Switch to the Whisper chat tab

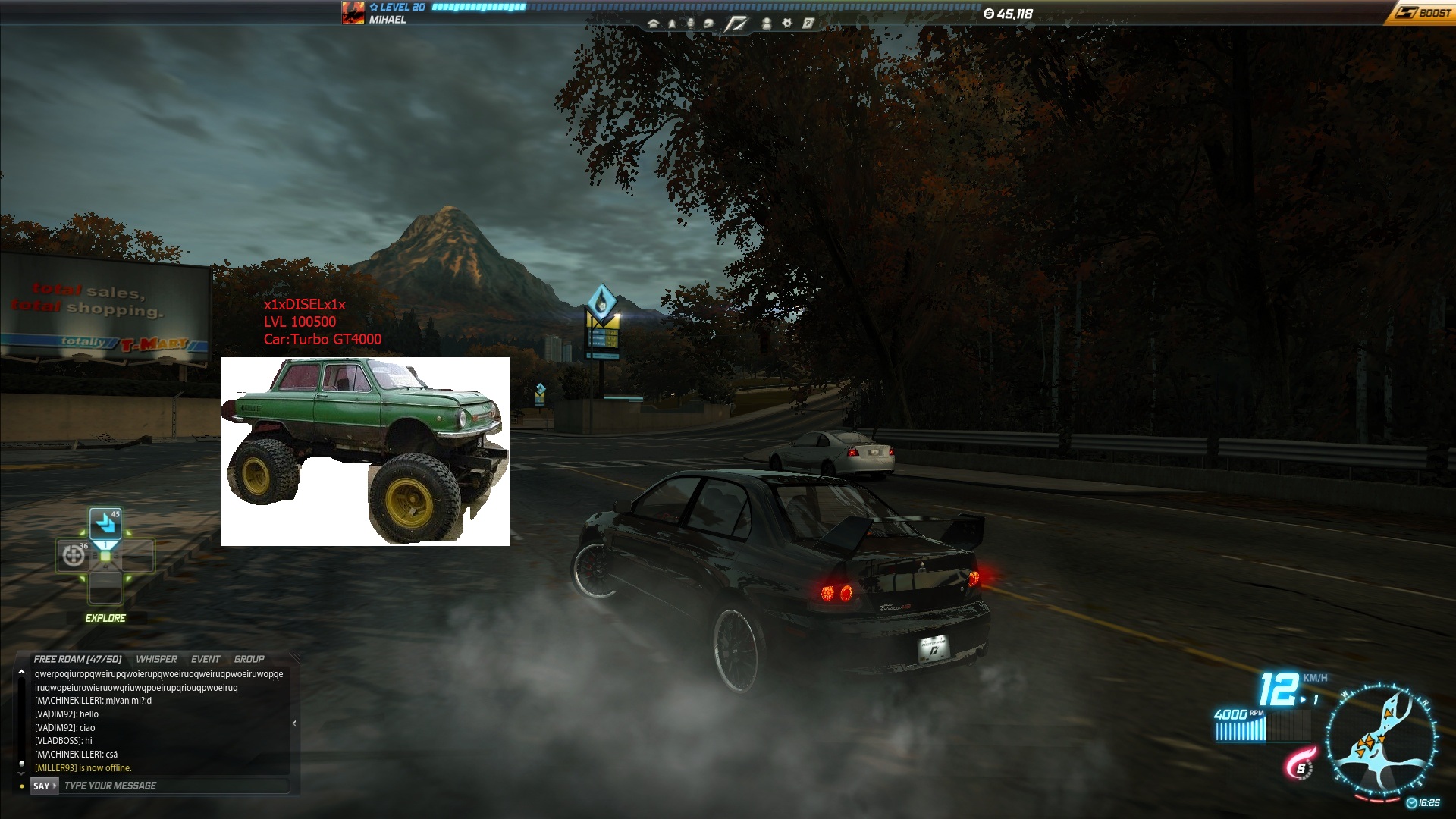tap(156, 659)
